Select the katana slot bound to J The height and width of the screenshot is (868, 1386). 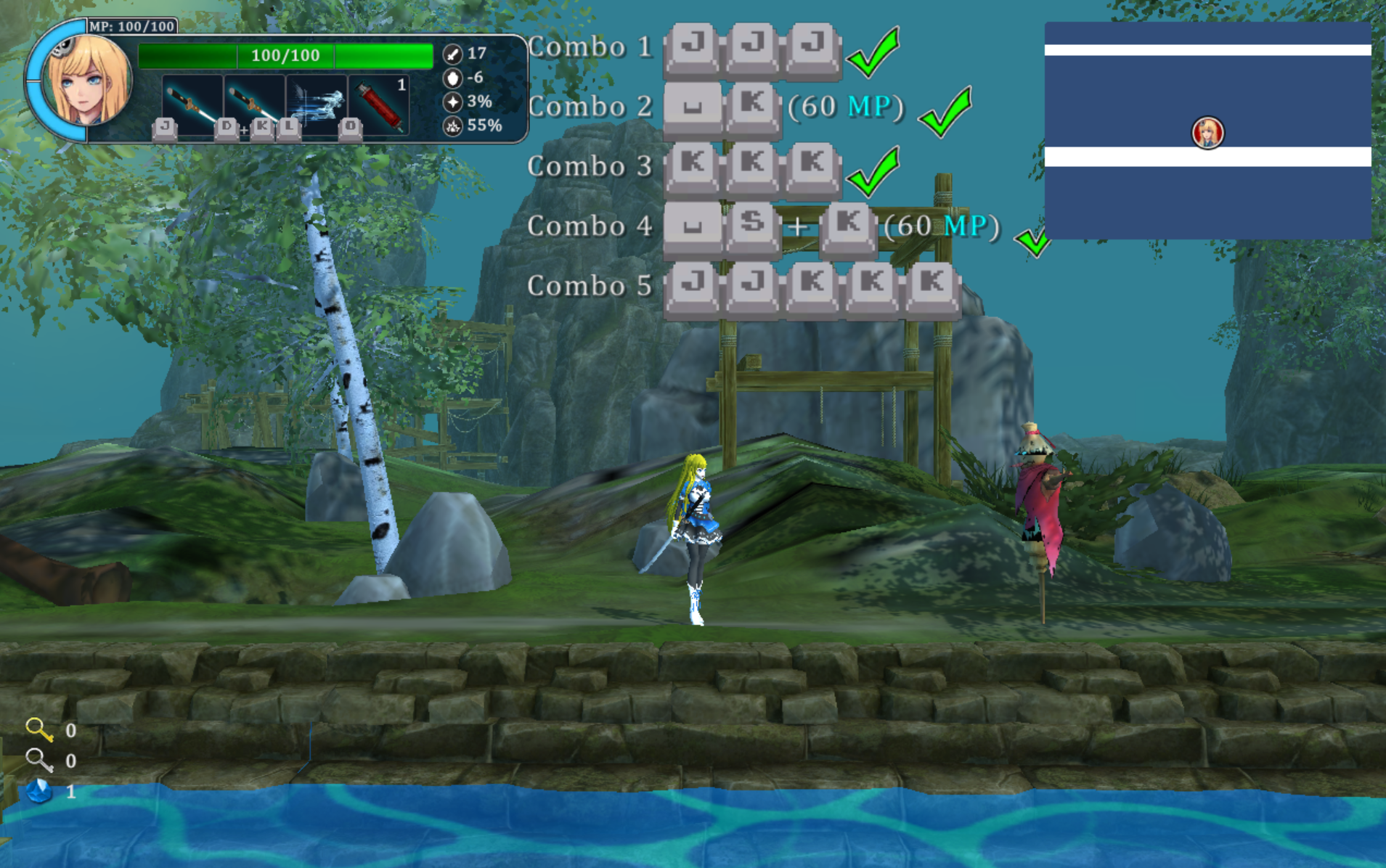tap(191, 103)
